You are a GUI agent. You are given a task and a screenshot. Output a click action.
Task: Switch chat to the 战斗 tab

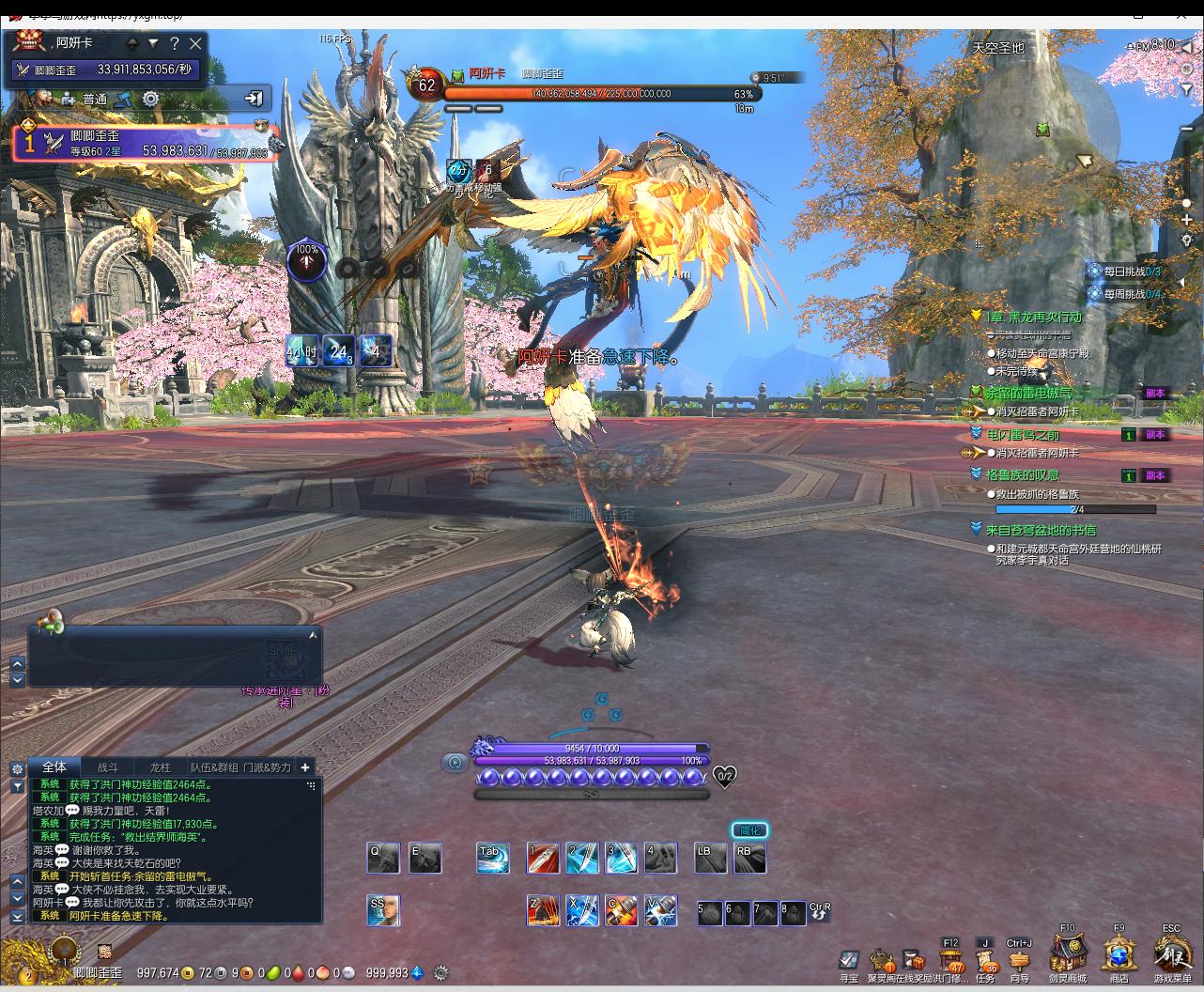(x=108, y=767)
